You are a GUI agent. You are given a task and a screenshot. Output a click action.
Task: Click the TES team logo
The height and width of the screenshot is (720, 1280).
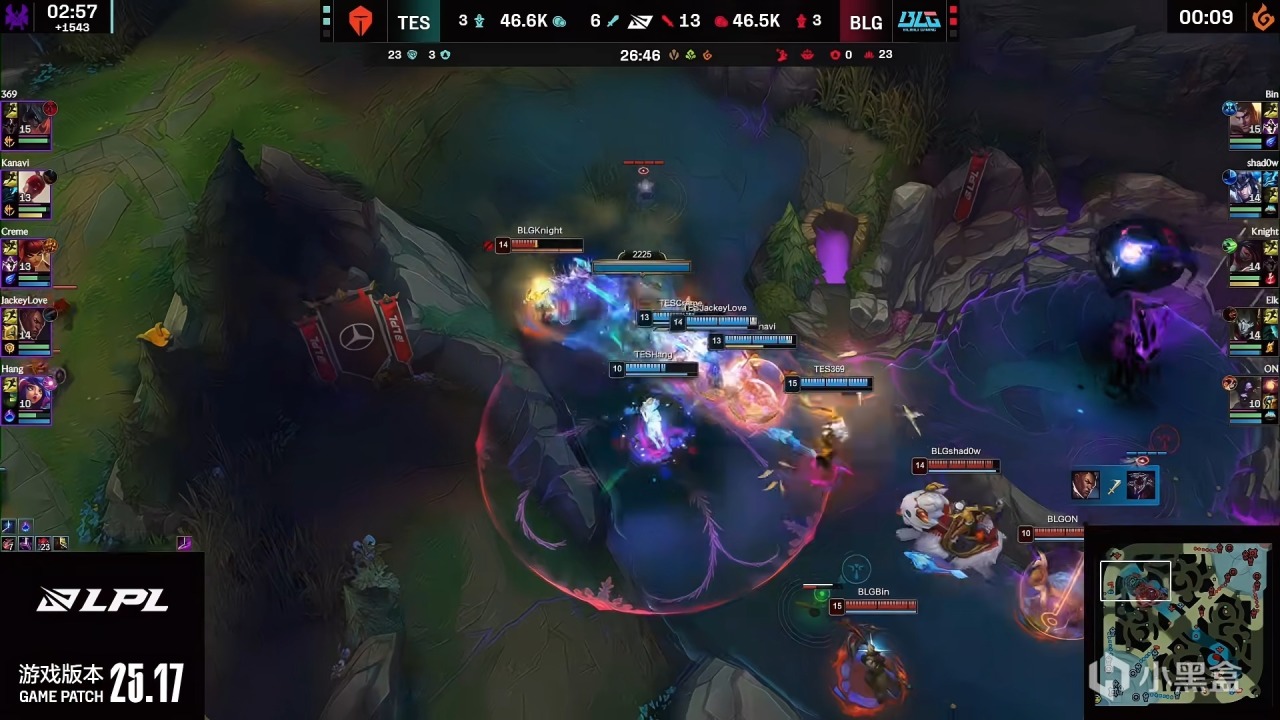(x=360, y=21)
